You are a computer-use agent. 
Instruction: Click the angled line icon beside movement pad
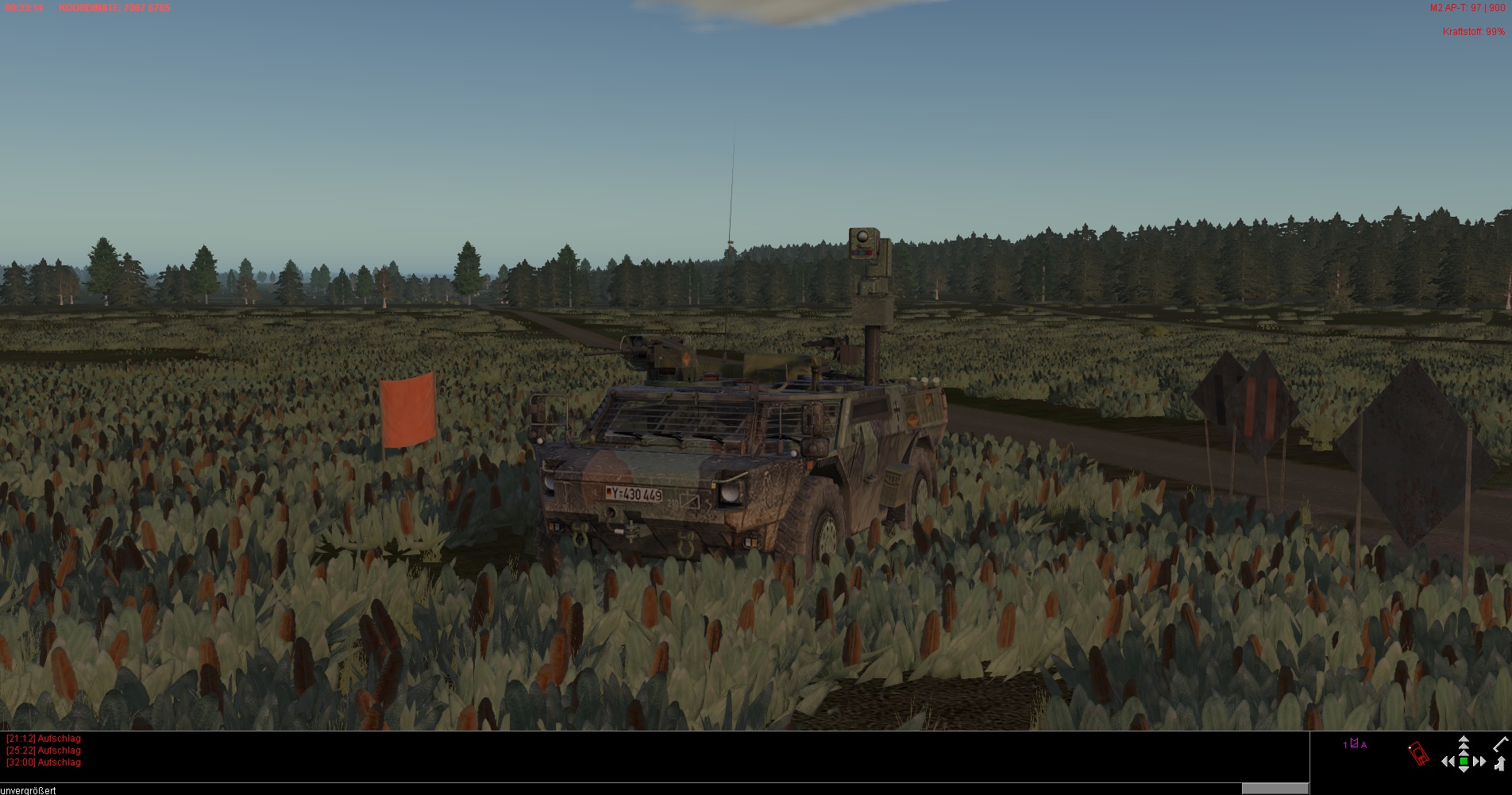click(1500, 744)
